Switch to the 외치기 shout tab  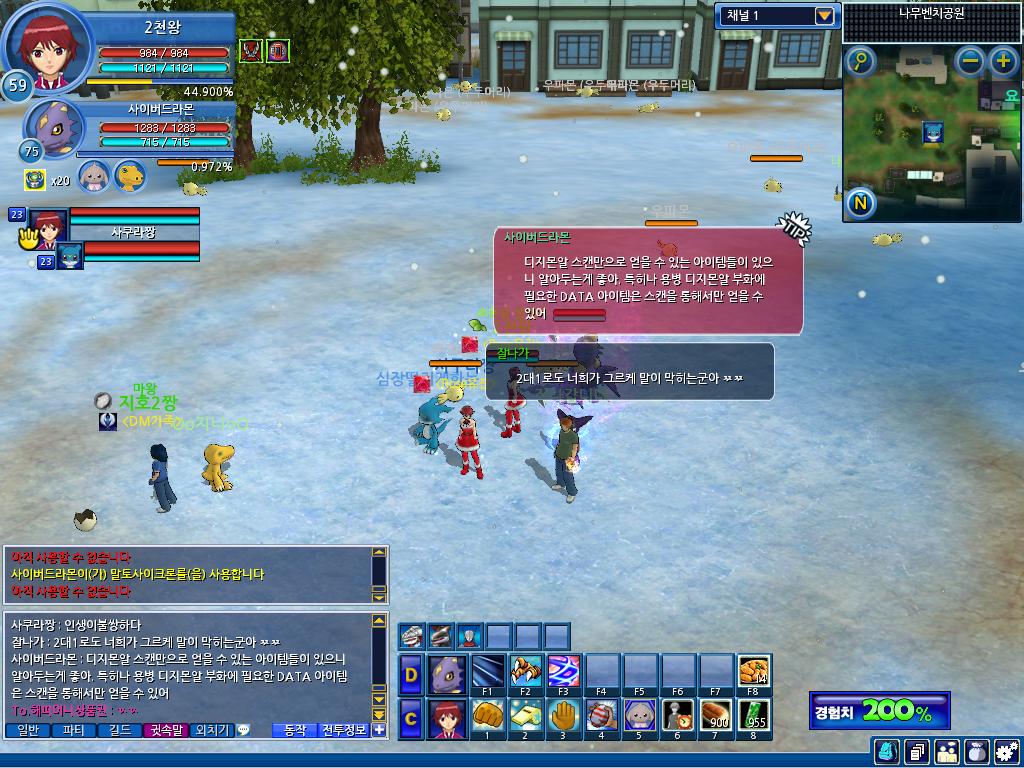pos(211,730)
